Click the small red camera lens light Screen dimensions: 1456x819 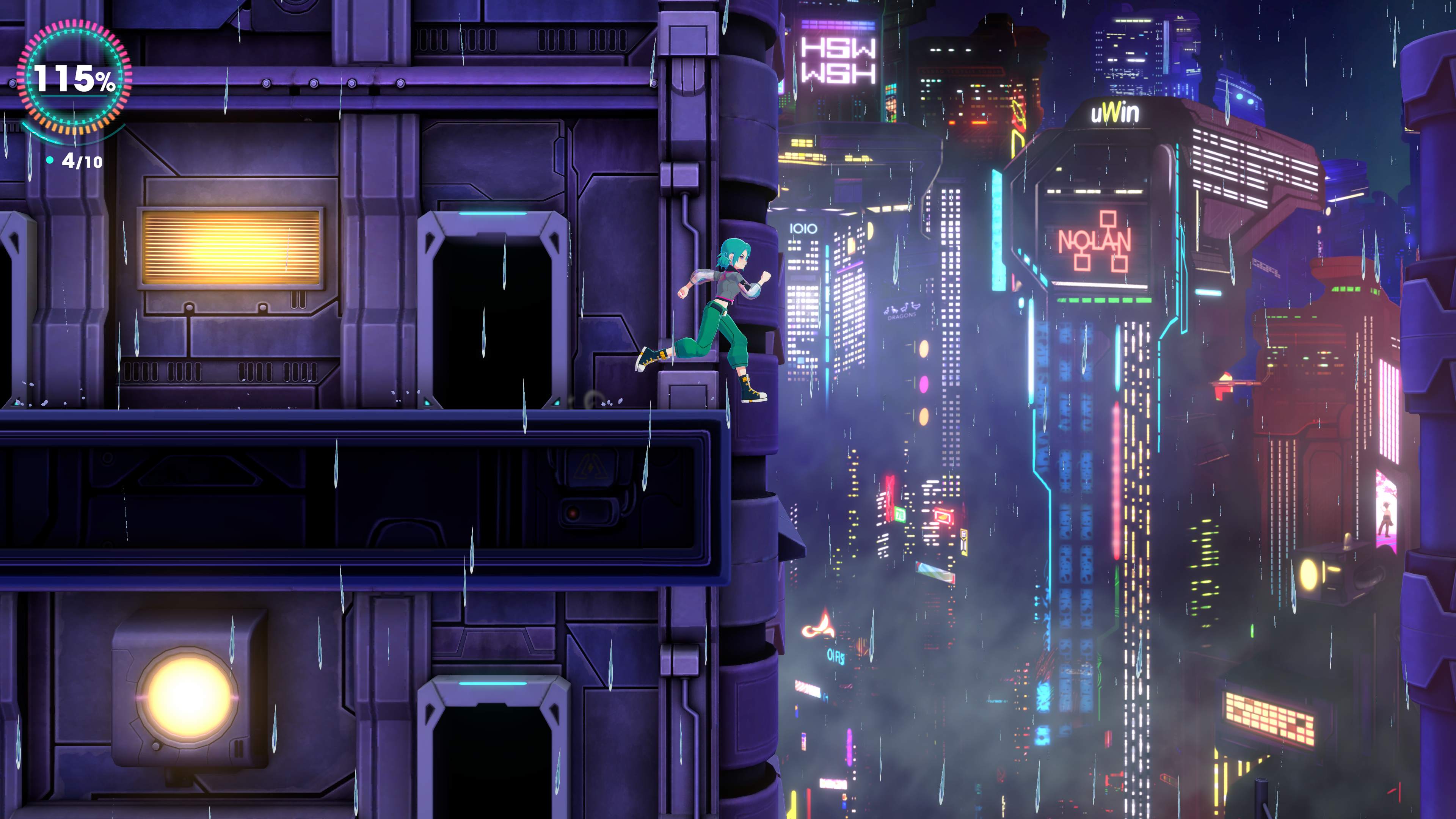coord(573,513)
